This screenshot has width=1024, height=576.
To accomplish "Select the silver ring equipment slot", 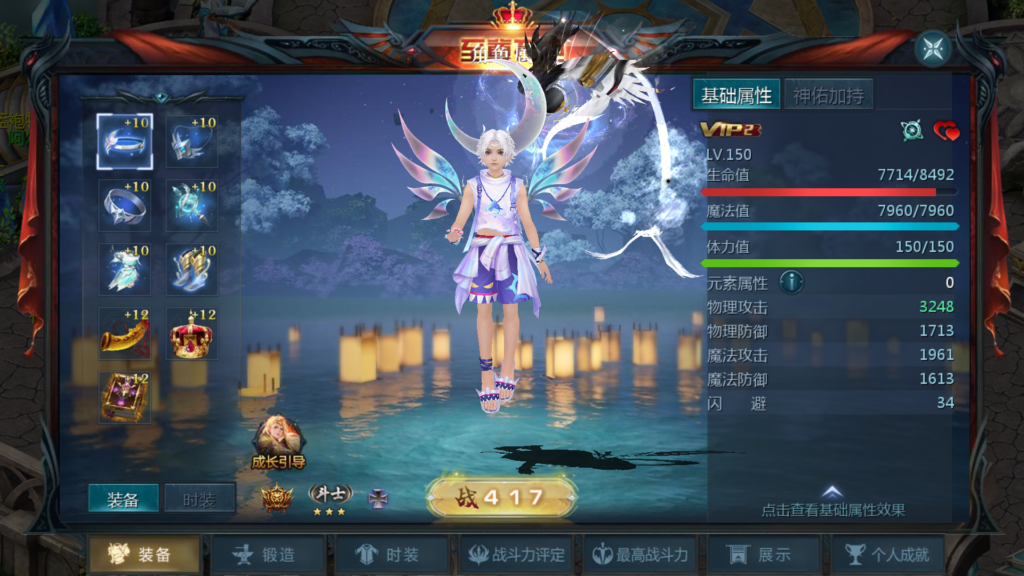I will pyautogui.click(x=125, y=206).
